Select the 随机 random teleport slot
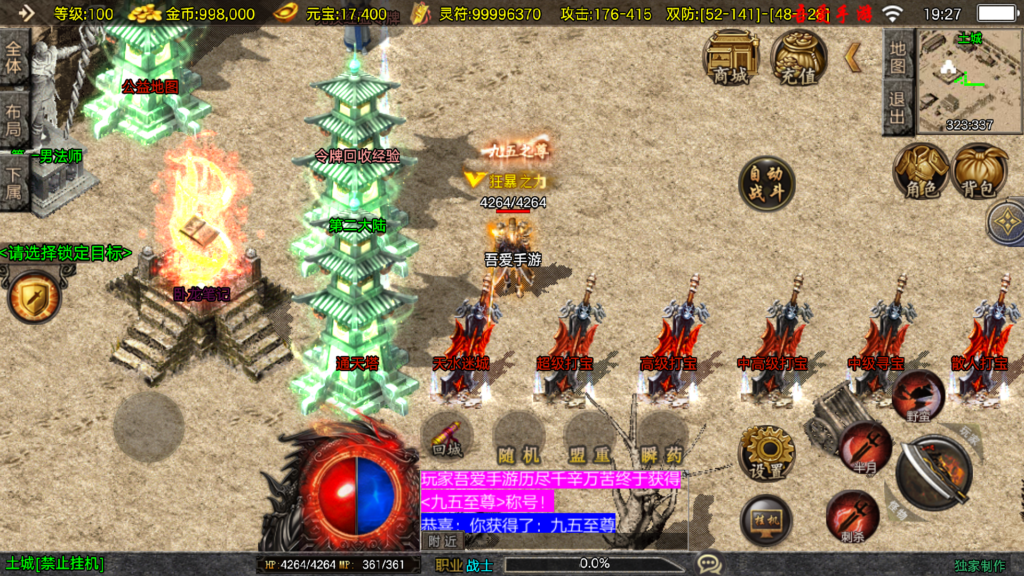Viewport: 1024px width, 576px height. (518, 435)
